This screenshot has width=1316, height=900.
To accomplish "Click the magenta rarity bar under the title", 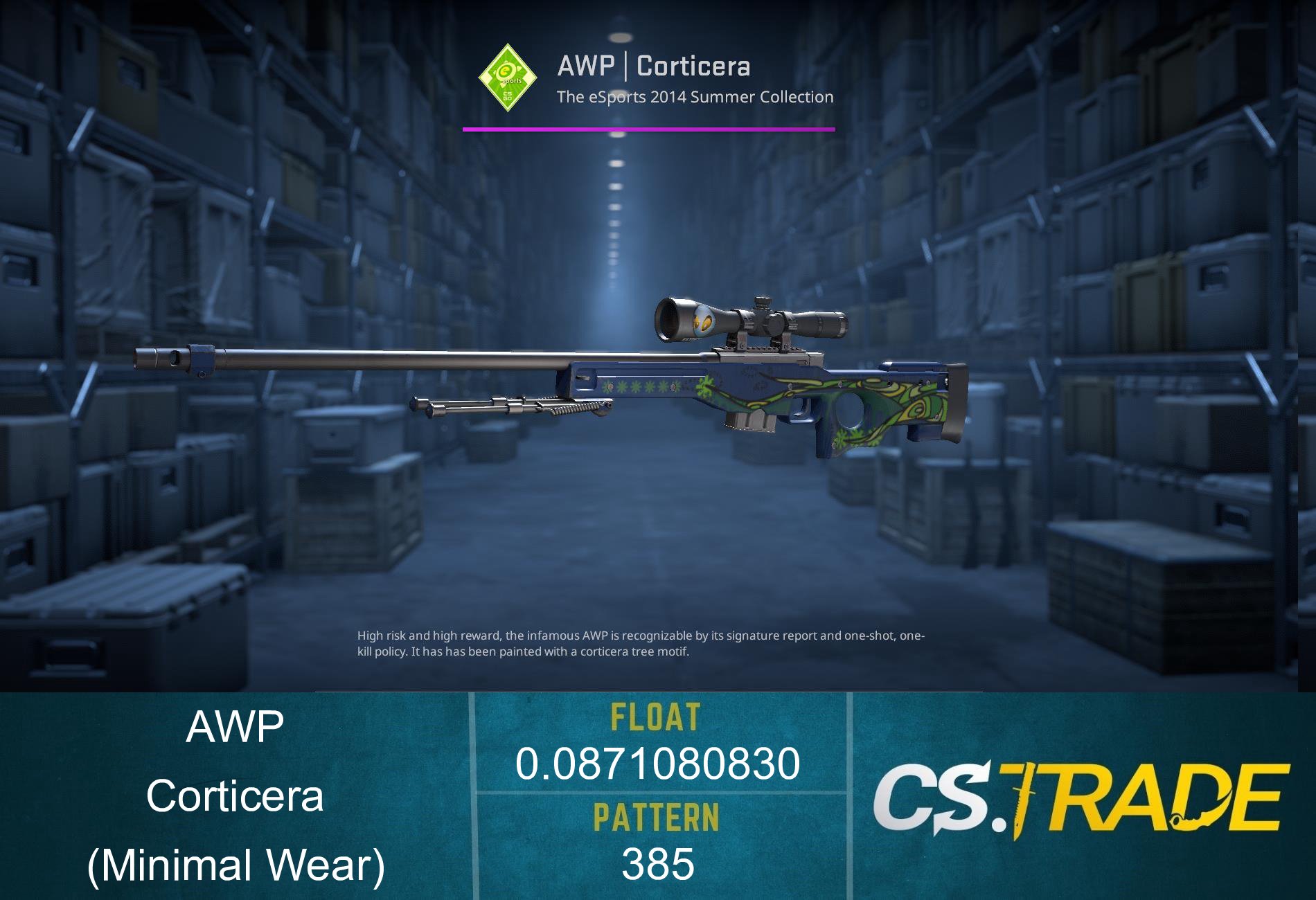I will [x=648, y=127].
